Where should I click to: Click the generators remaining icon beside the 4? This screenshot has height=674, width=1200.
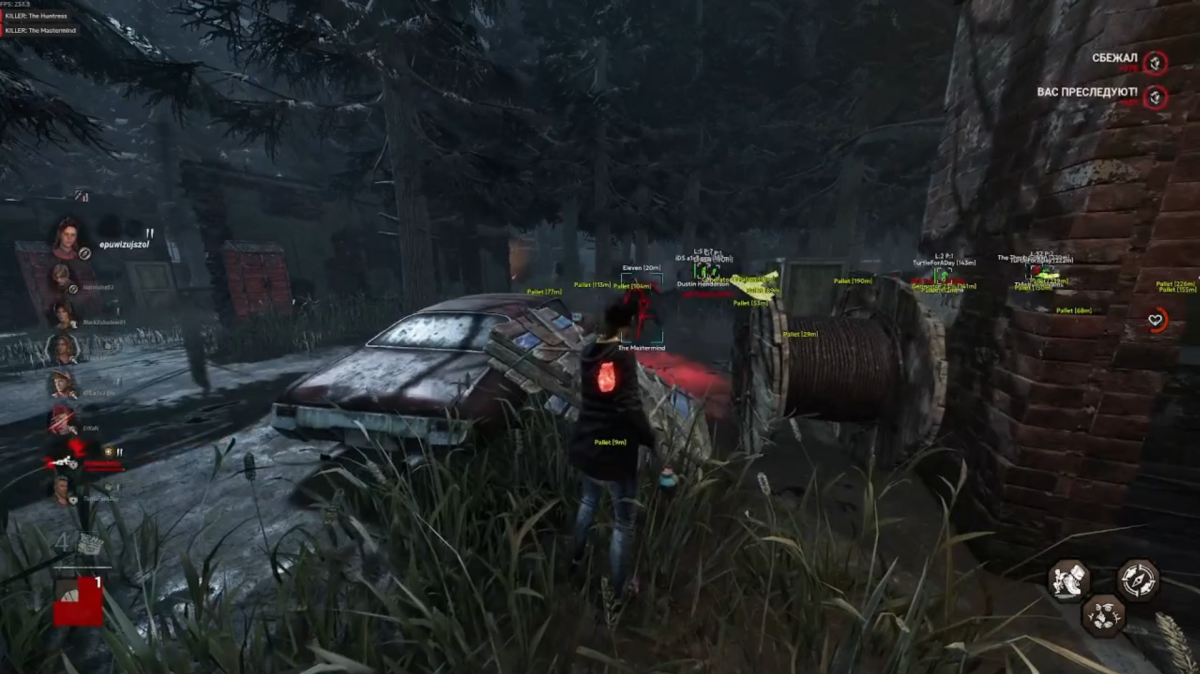pyautogui.click(x=90, y=544)
